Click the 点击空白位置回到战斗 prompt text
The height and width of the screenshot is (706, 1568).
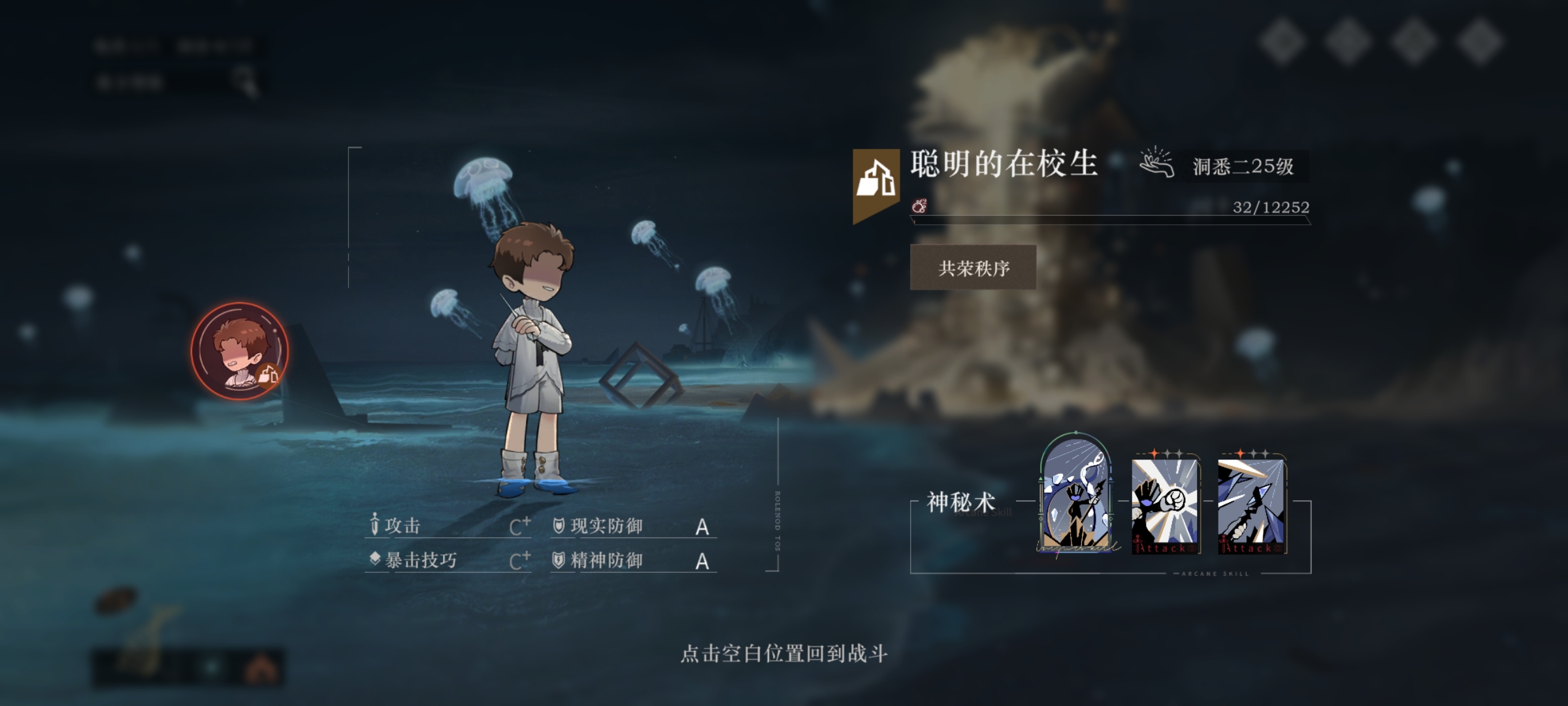[784, 654]
